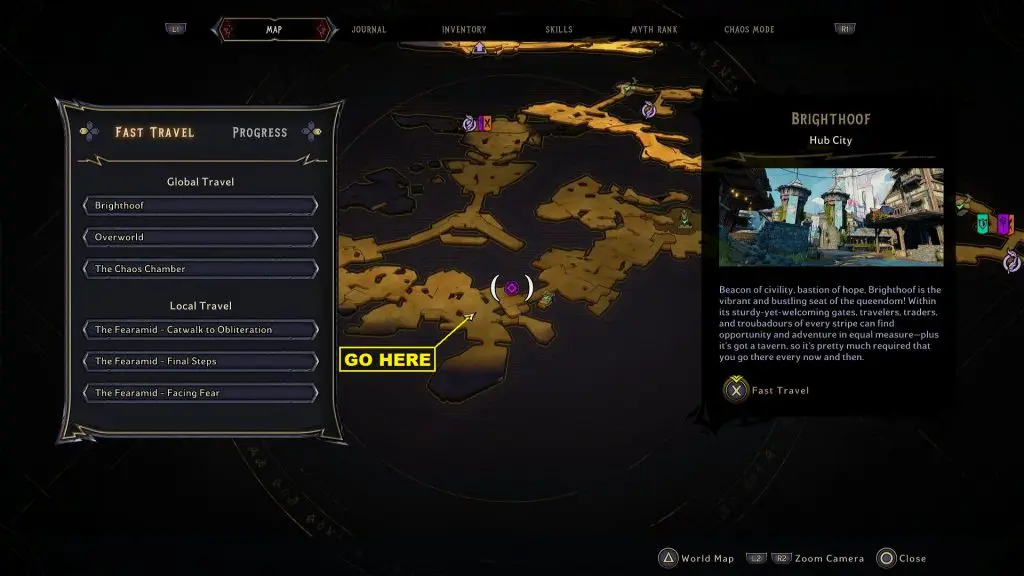Select the Fast Travel panel heading
Screen dimensions: 1024x576
coord(154,132)
